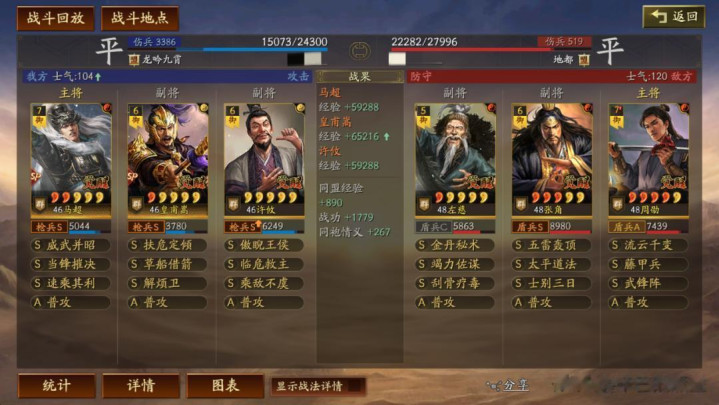Go to the 战斗地点 battle location
The image size is (719, 405).
[x=139, y=18]
